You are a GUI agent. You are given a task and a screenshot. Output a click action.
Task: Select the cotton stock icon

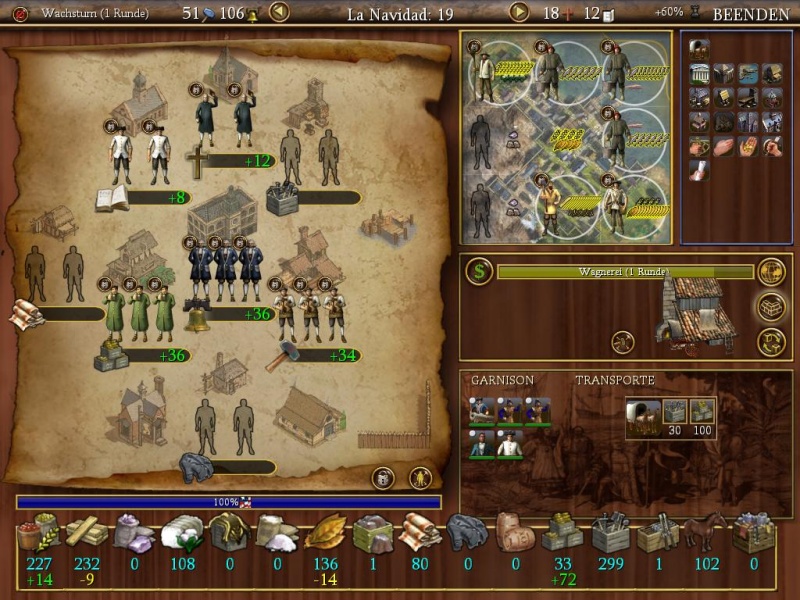pyautogui.click(x=182, y=533)
